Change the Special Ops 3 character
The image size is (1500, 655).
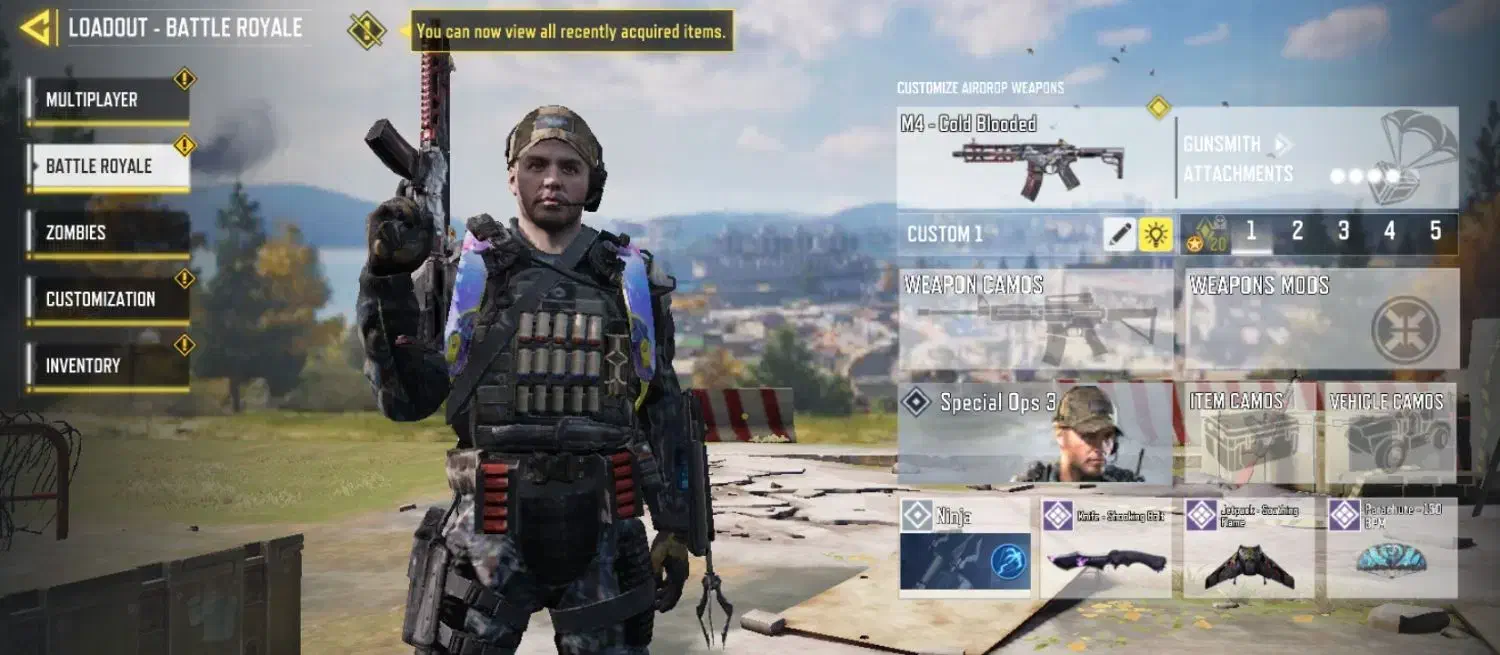tap(1035, 433)
